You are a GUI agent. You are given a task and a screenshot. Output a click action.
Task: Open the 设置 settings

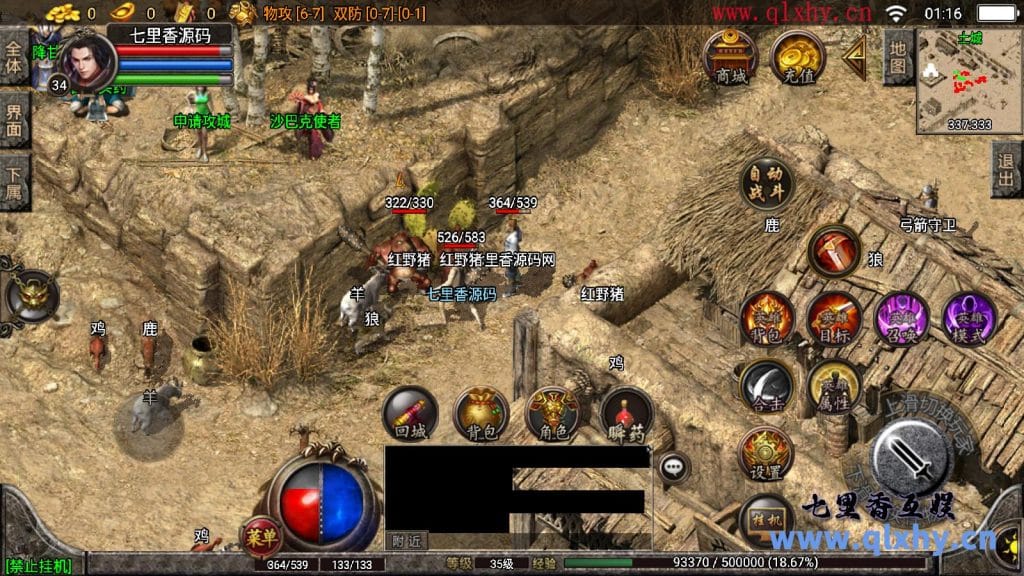click(766, 453)
